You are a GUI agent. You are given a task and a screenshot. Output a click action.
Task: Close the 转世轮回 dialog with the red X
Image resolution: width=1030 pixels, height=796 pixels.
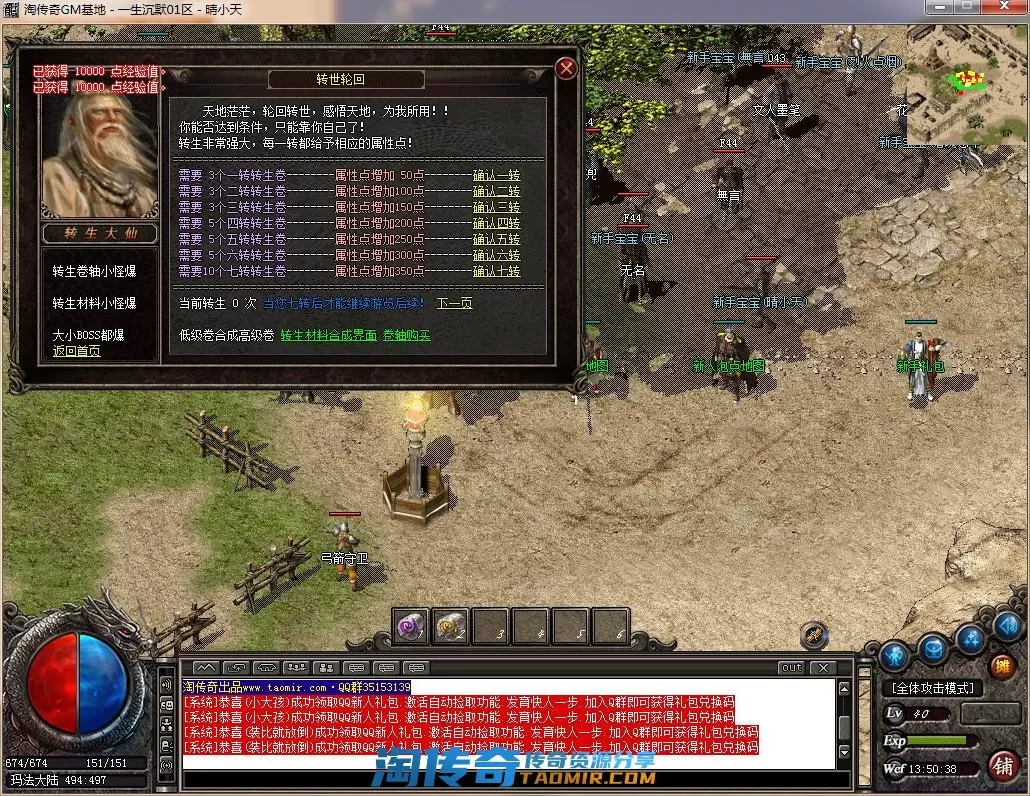pos(566,68)
